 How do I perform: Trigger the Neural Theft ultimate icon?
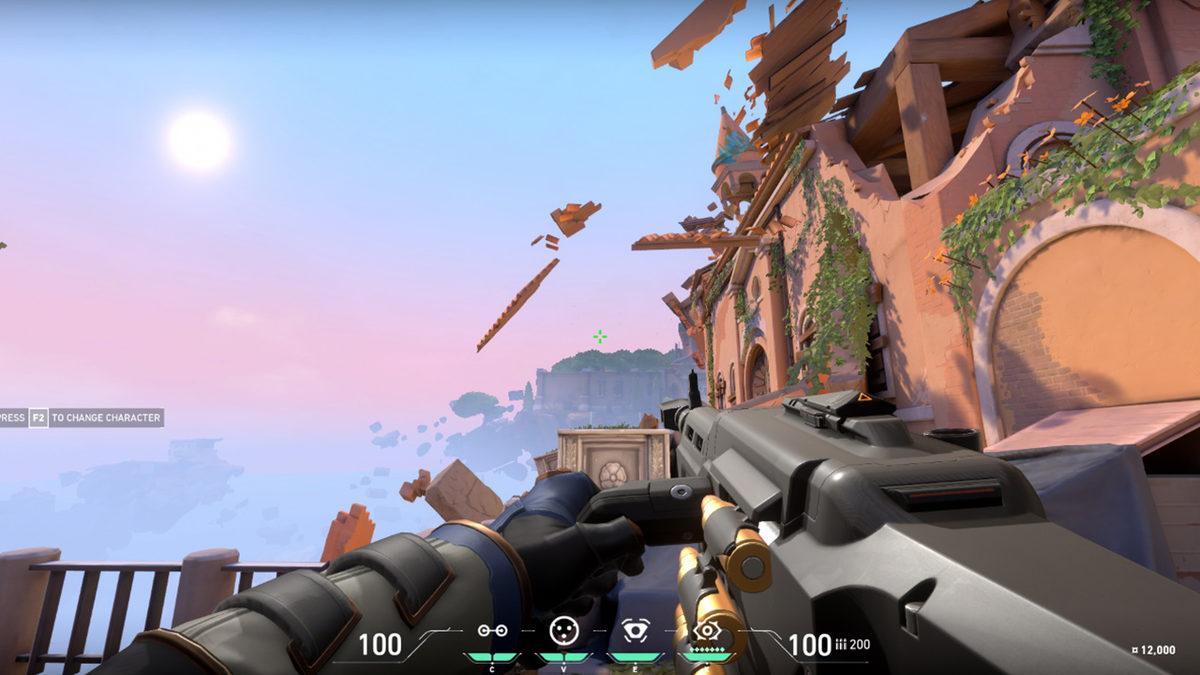707,631
